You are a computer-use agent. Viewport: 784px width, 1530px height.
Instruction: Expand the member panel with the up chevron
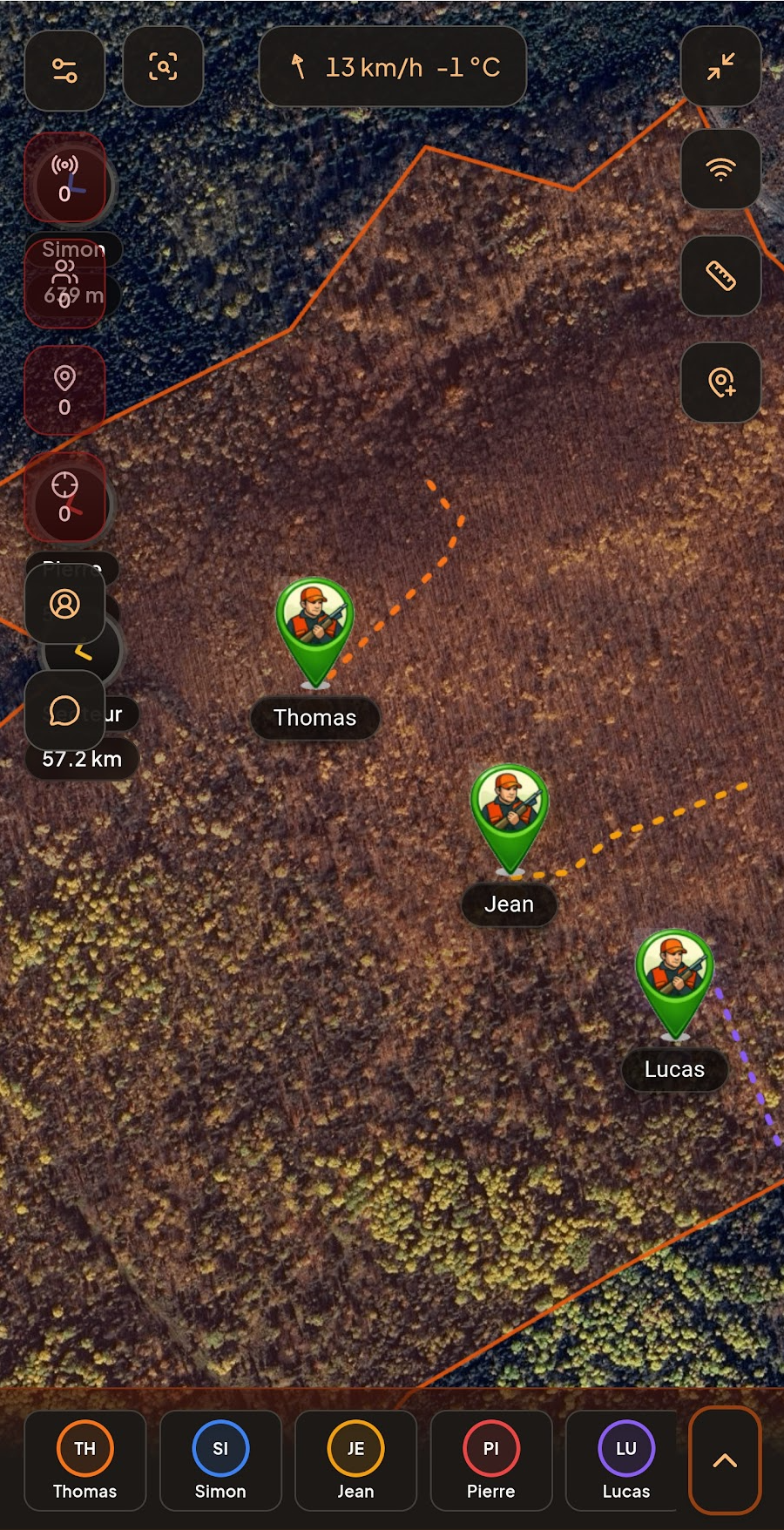pyautogui.click(x=725, y=1460)
